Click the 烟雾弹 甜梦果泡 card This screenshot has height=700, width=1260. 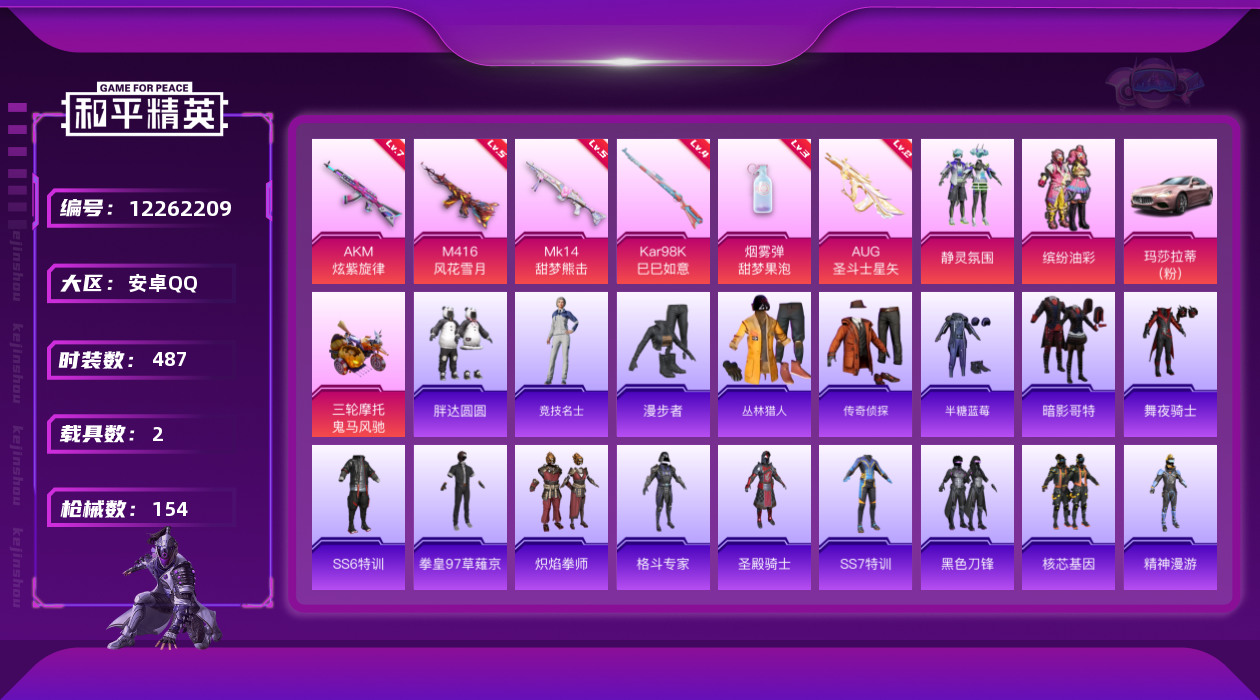pos(764,210)
